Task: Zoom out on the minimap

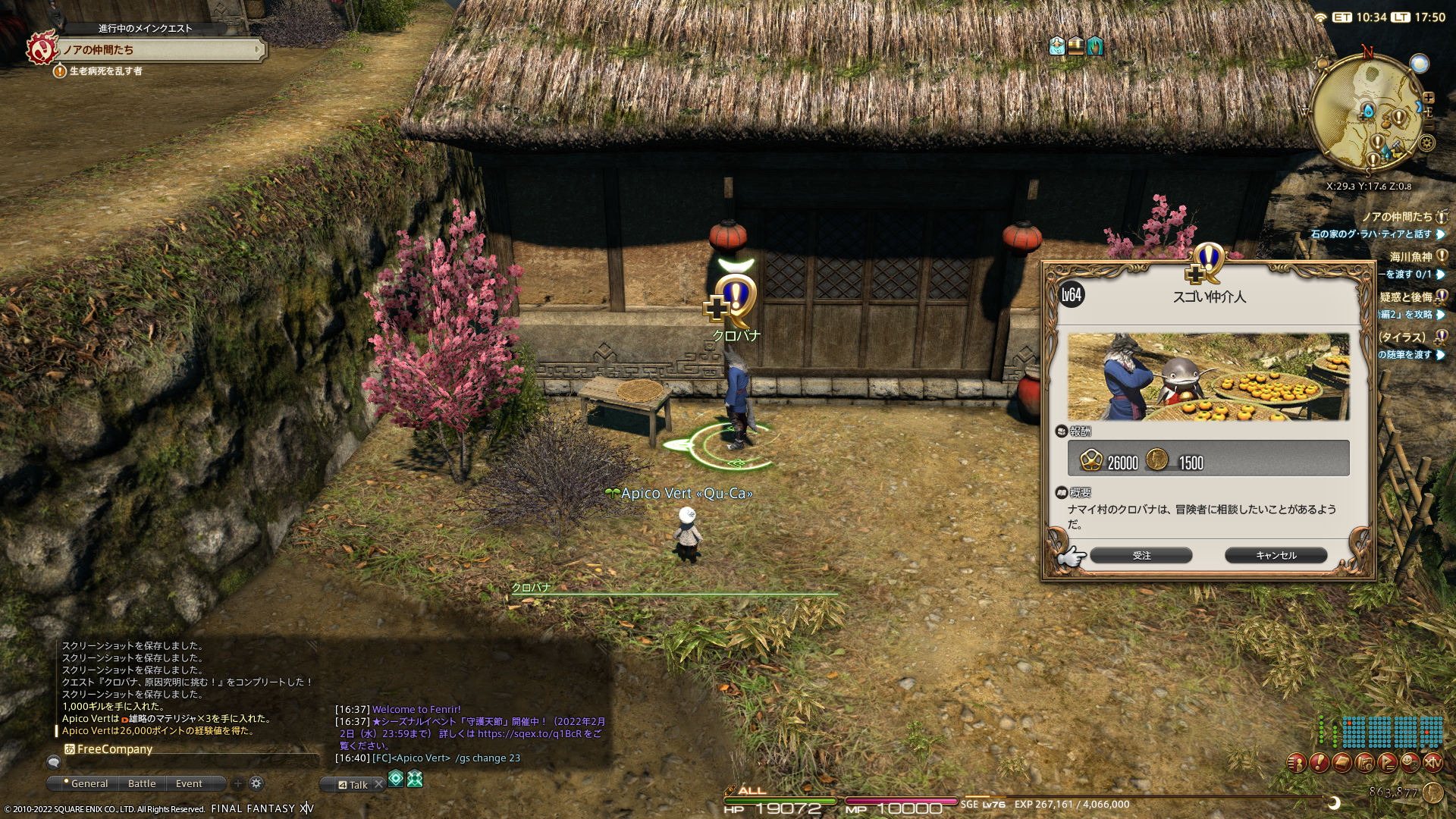Action: [x=1429, y=124]
